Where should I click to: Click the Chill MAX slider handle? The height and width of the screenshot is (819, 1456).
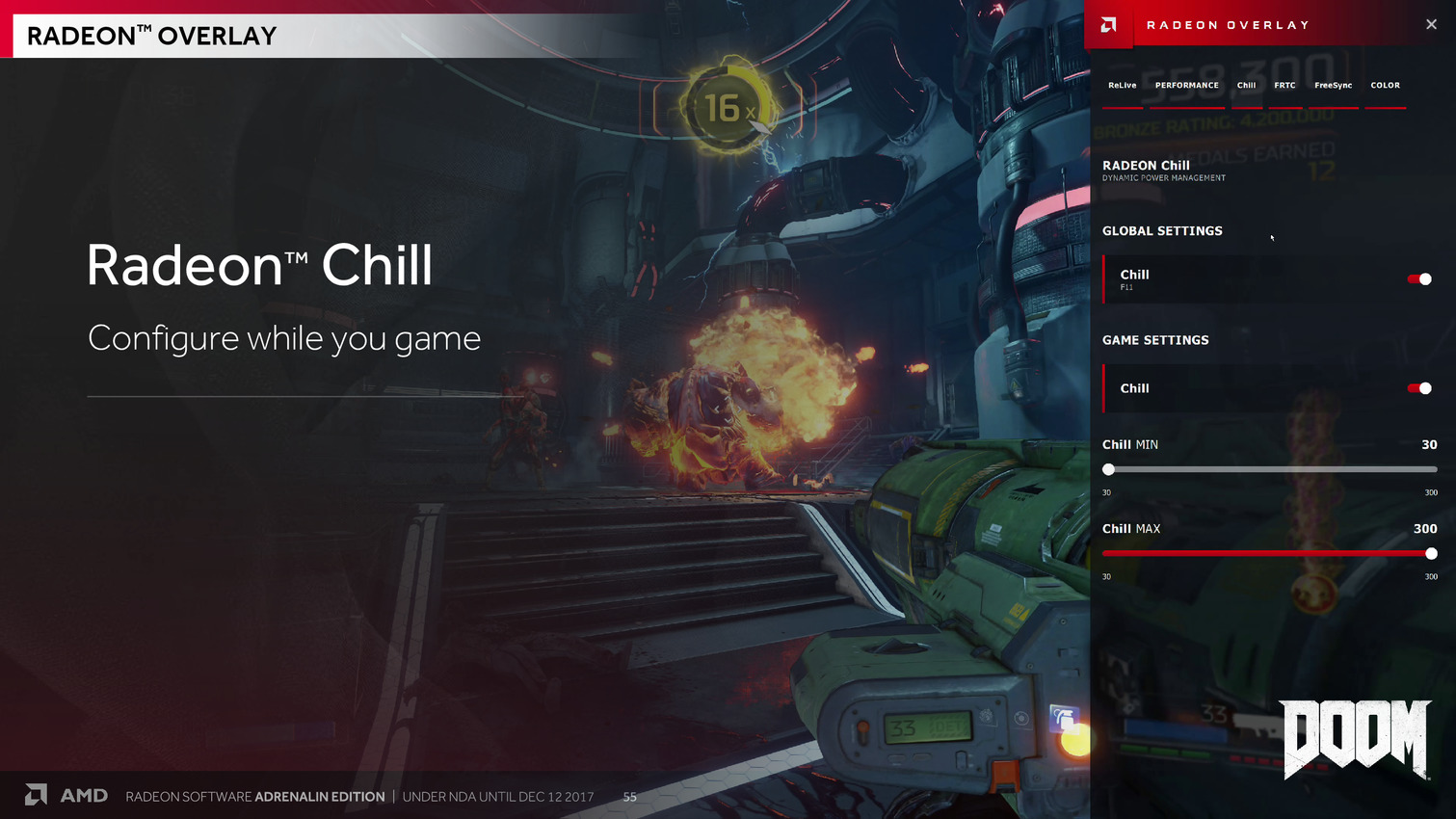(1431, 554)
